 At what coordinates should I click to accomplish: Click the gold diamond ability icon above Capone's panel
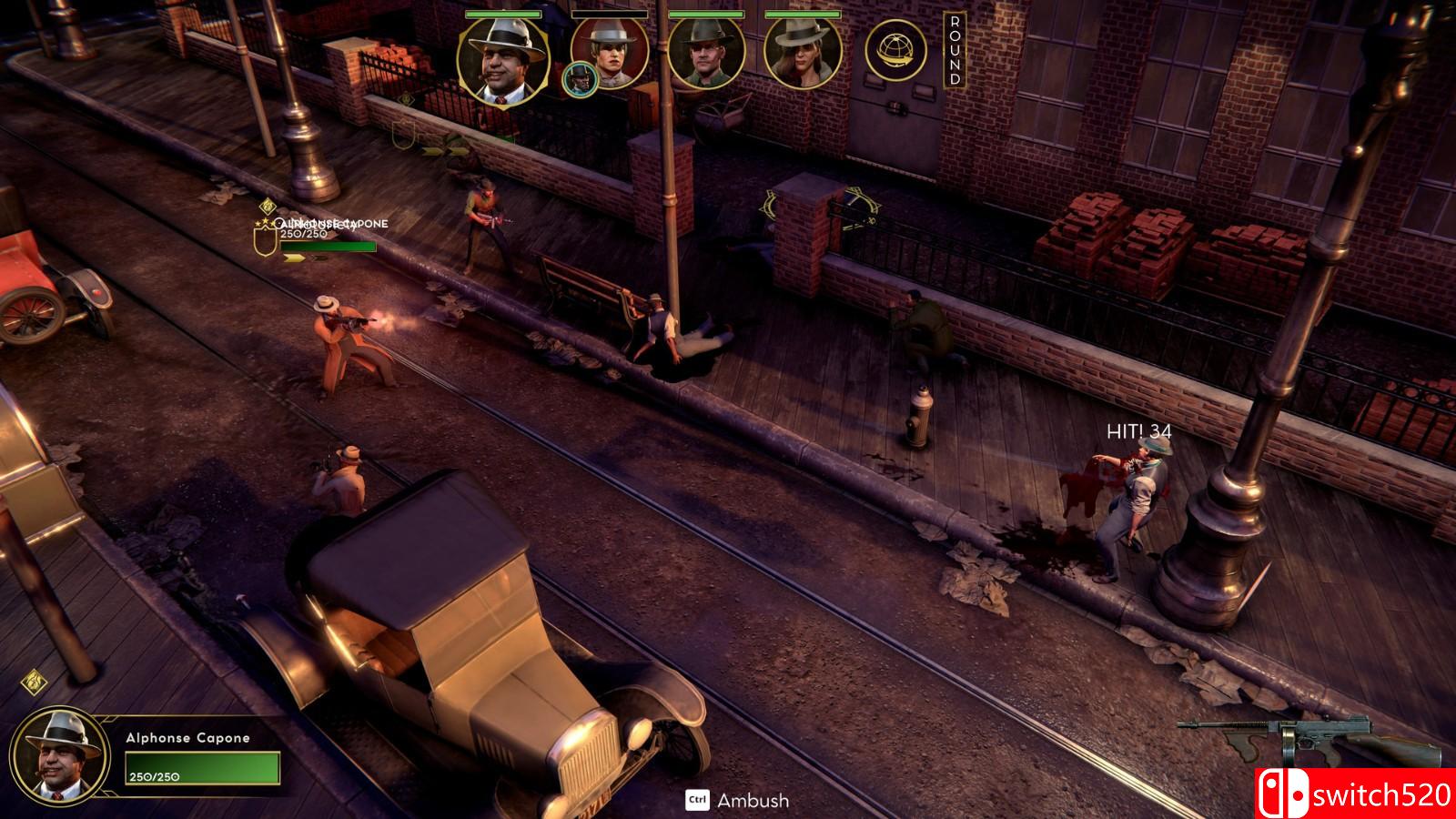point(35,680)
